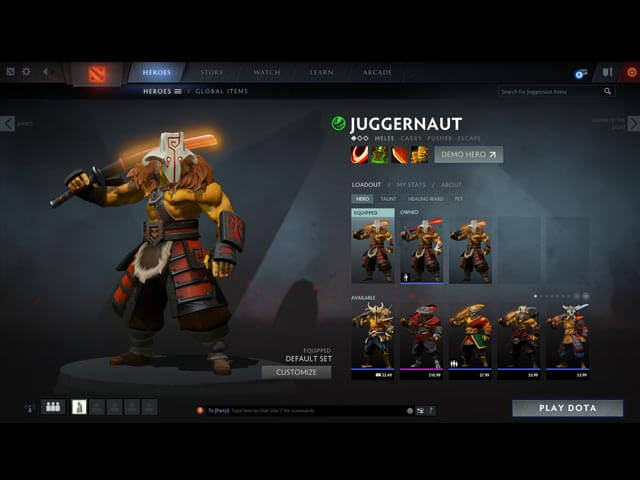Open the settings gear icon
The height and width of the screenshot is (480, 640).
coord(26,72)
